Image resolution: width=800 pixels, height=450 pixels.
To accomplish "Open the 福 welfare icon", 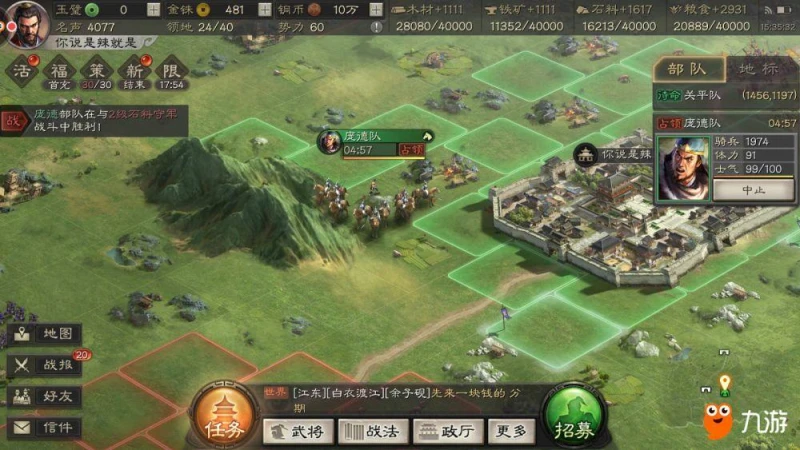I will (60, 71).
